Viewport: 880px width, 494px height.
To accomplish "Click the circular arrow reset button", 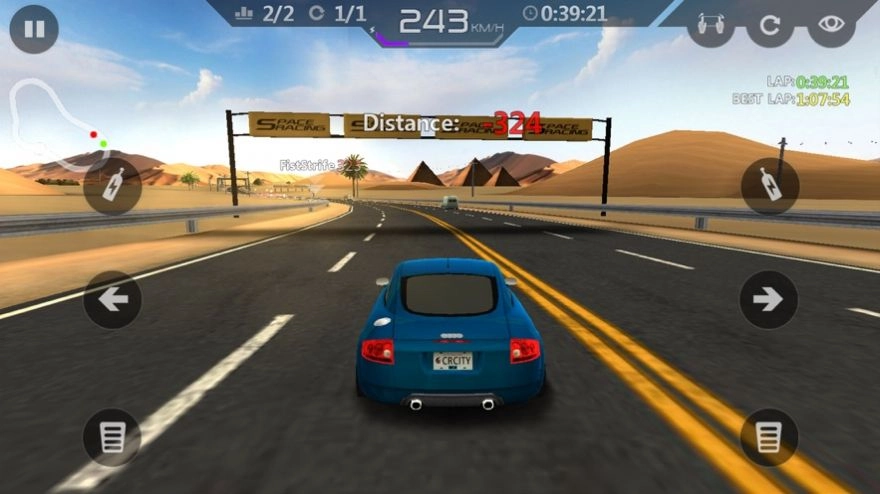I will (770, 25).
